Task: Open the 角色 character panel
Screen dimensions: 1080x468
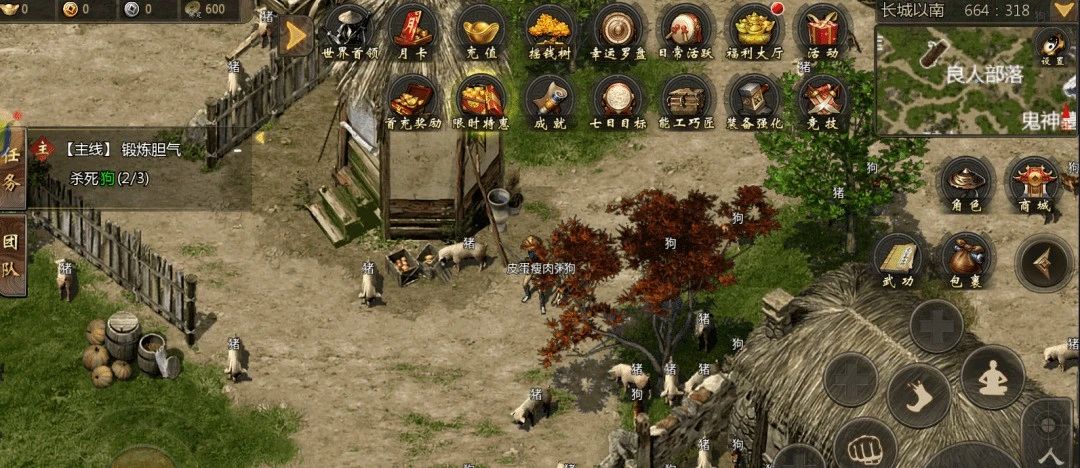Action: [x=967, y=184]
